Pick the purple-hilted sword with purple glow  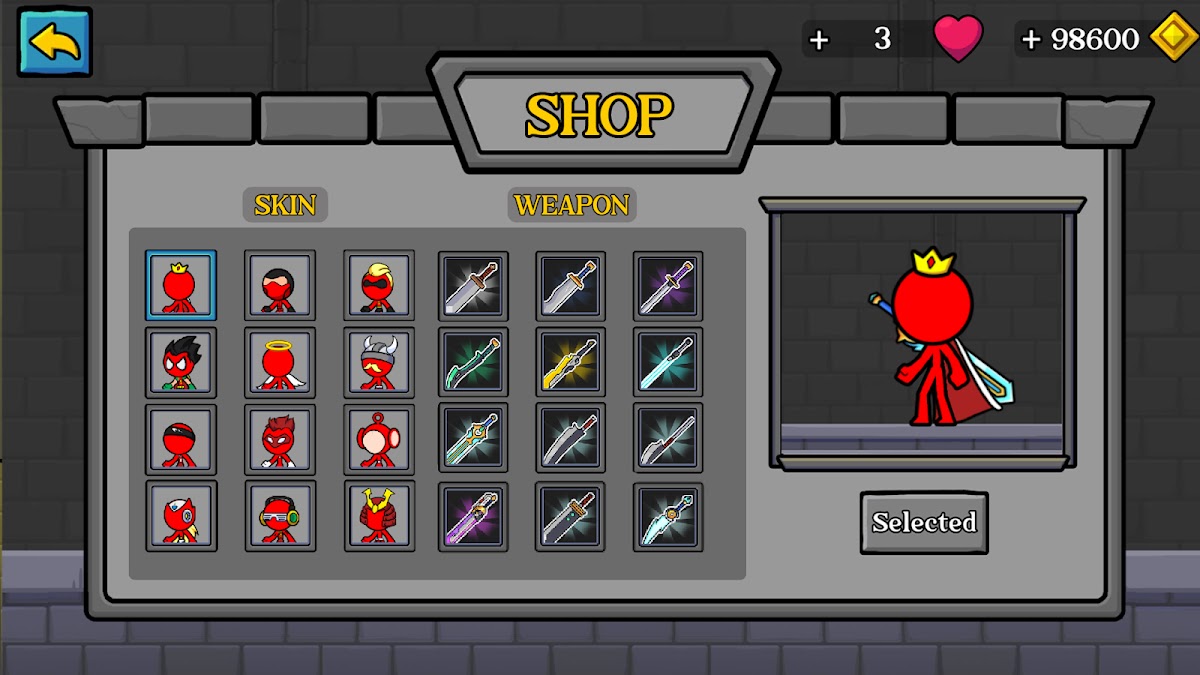(668, 285)
